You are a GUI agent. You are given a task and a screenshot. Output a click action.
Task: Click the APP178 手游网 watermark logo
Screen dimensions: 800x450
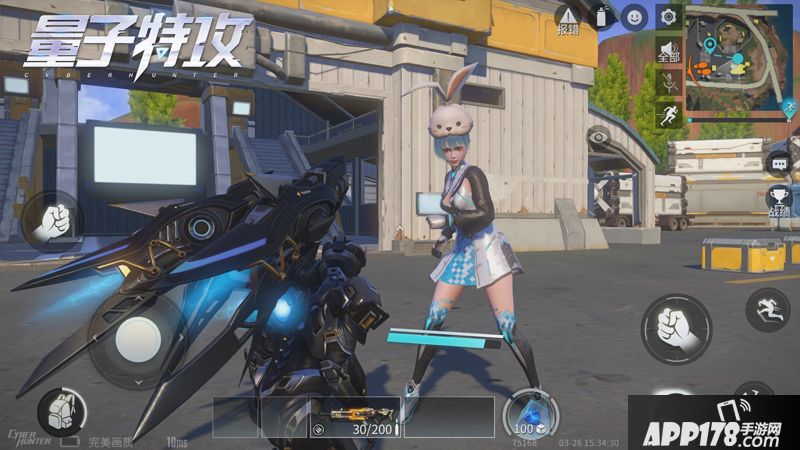[713, 423]
